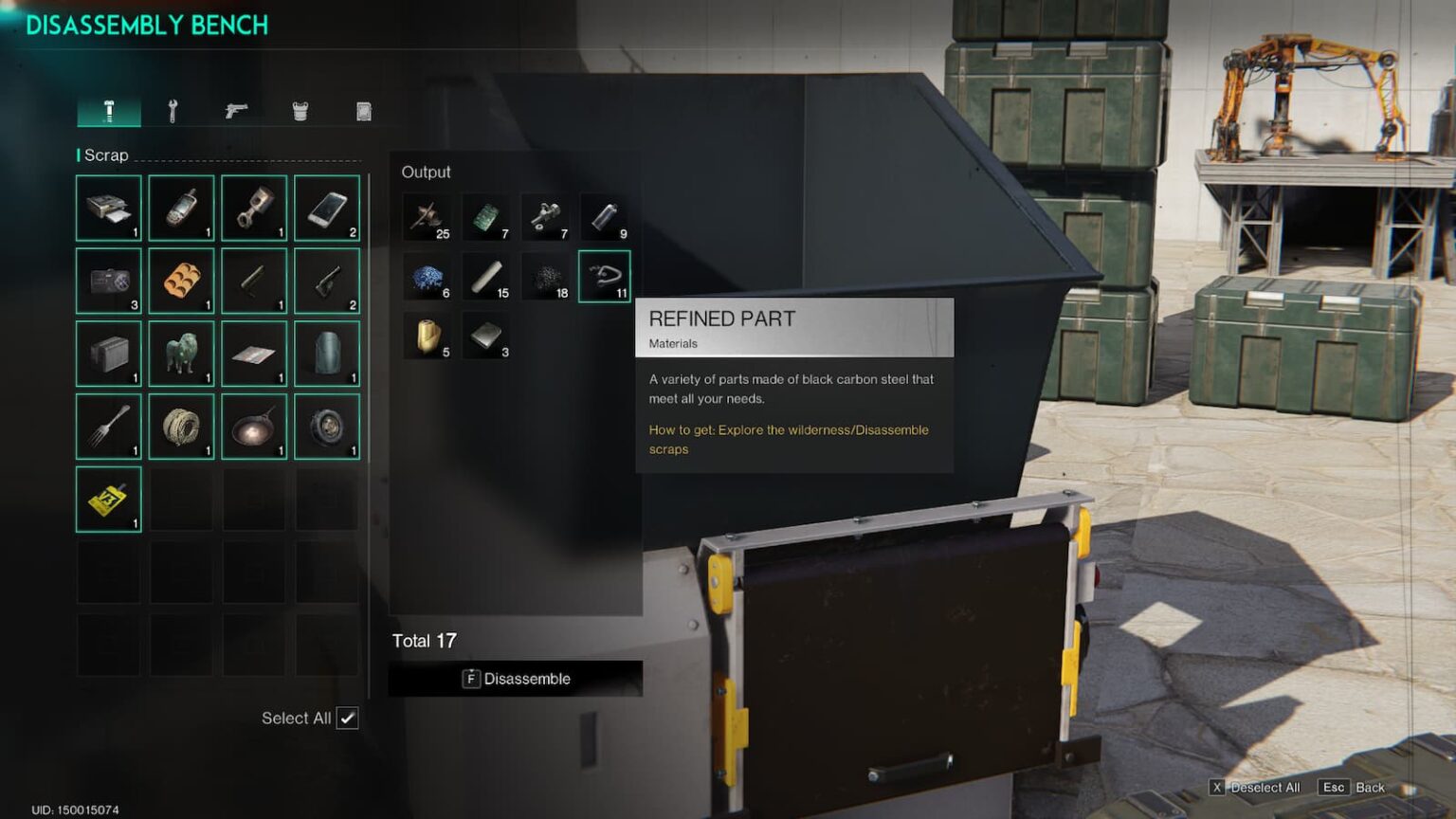Viewport: 1456px width, 819px height.
Task: Select the broken smartphone scrap item
Action: coord(326,208)
